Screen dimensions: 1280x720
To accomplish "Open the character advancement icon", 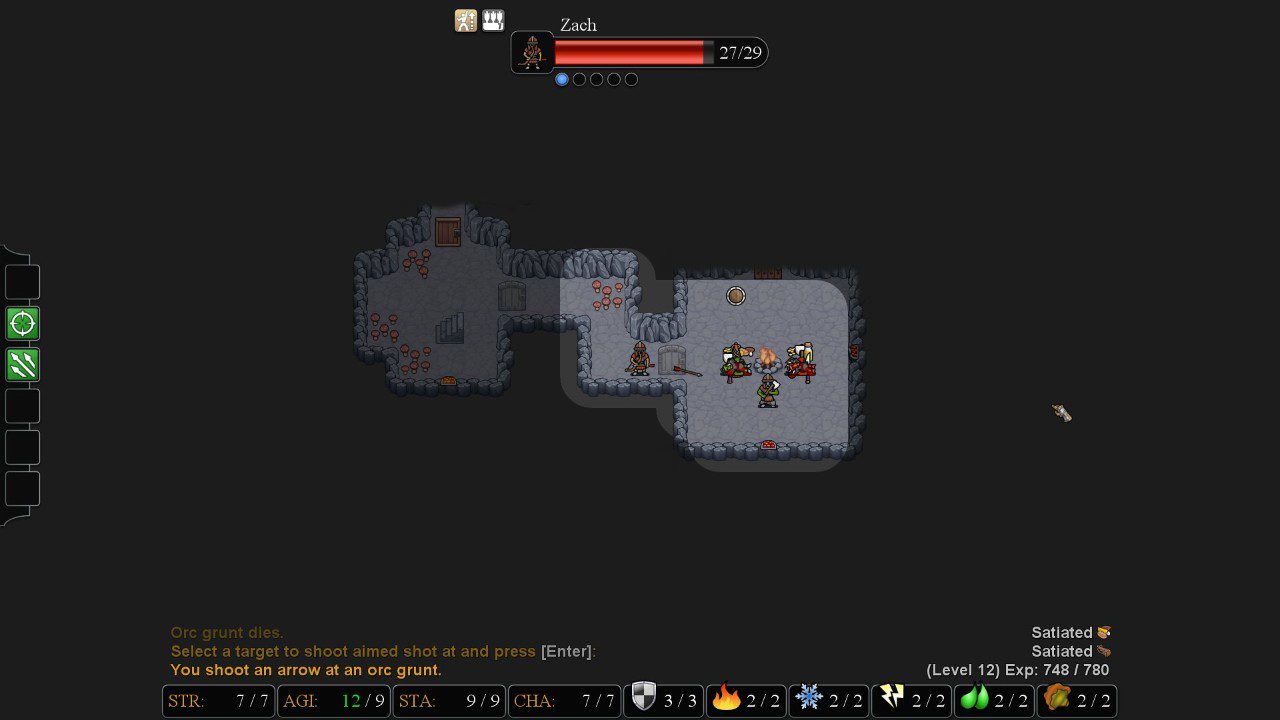I will [x=466, y=20].
